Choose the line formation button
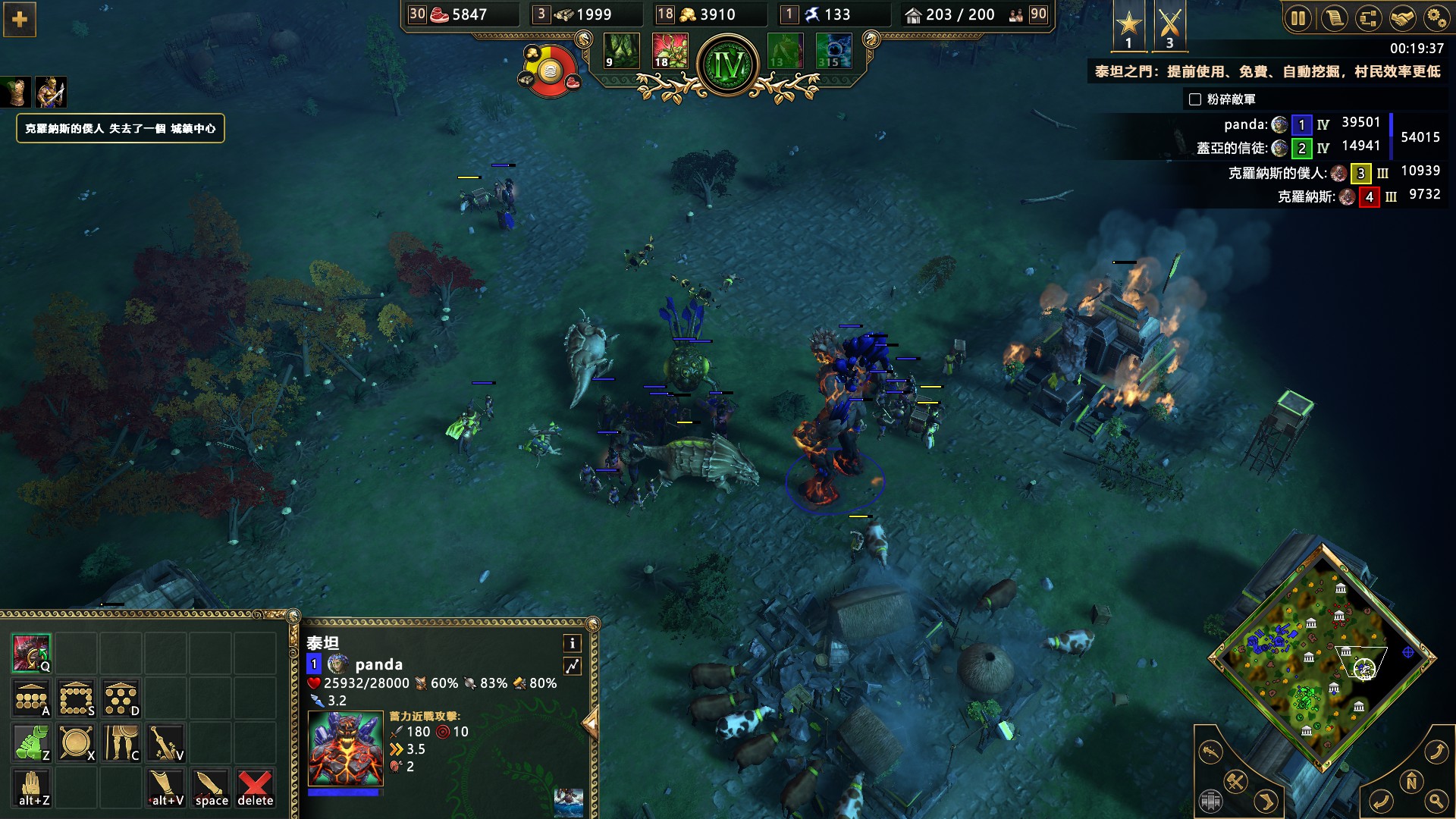This screenshot has height=819, width=1456. (31, 698)
